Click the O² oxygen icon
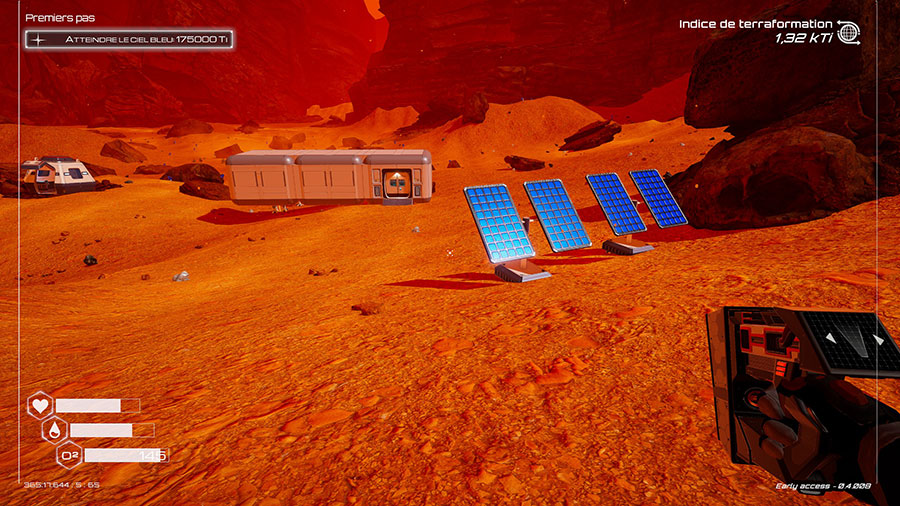The width and height of the screenshot is (900, 506). [69, 456]
